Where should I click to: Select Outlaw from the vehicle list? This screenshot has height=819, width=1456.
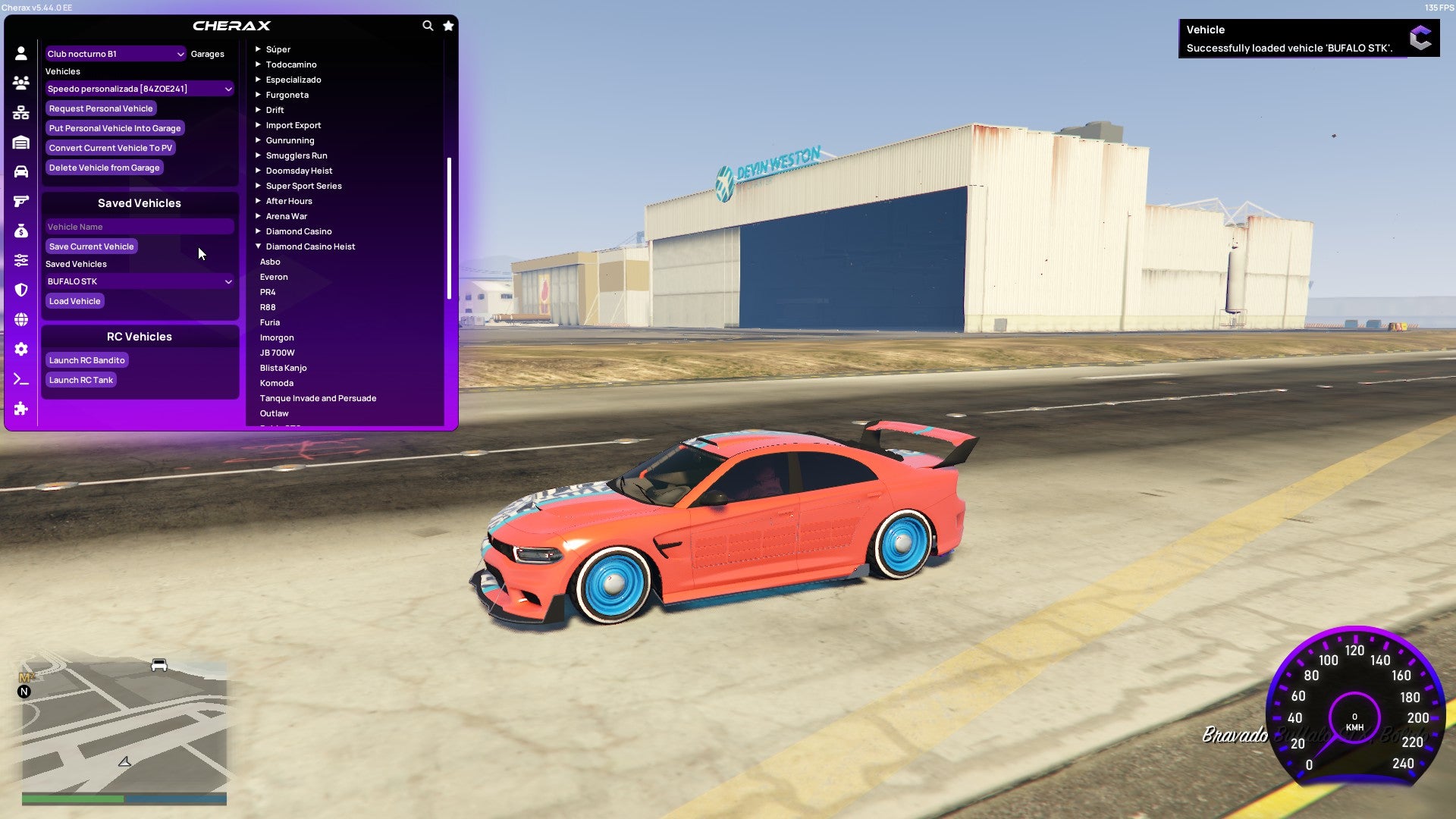coord(275,413)
